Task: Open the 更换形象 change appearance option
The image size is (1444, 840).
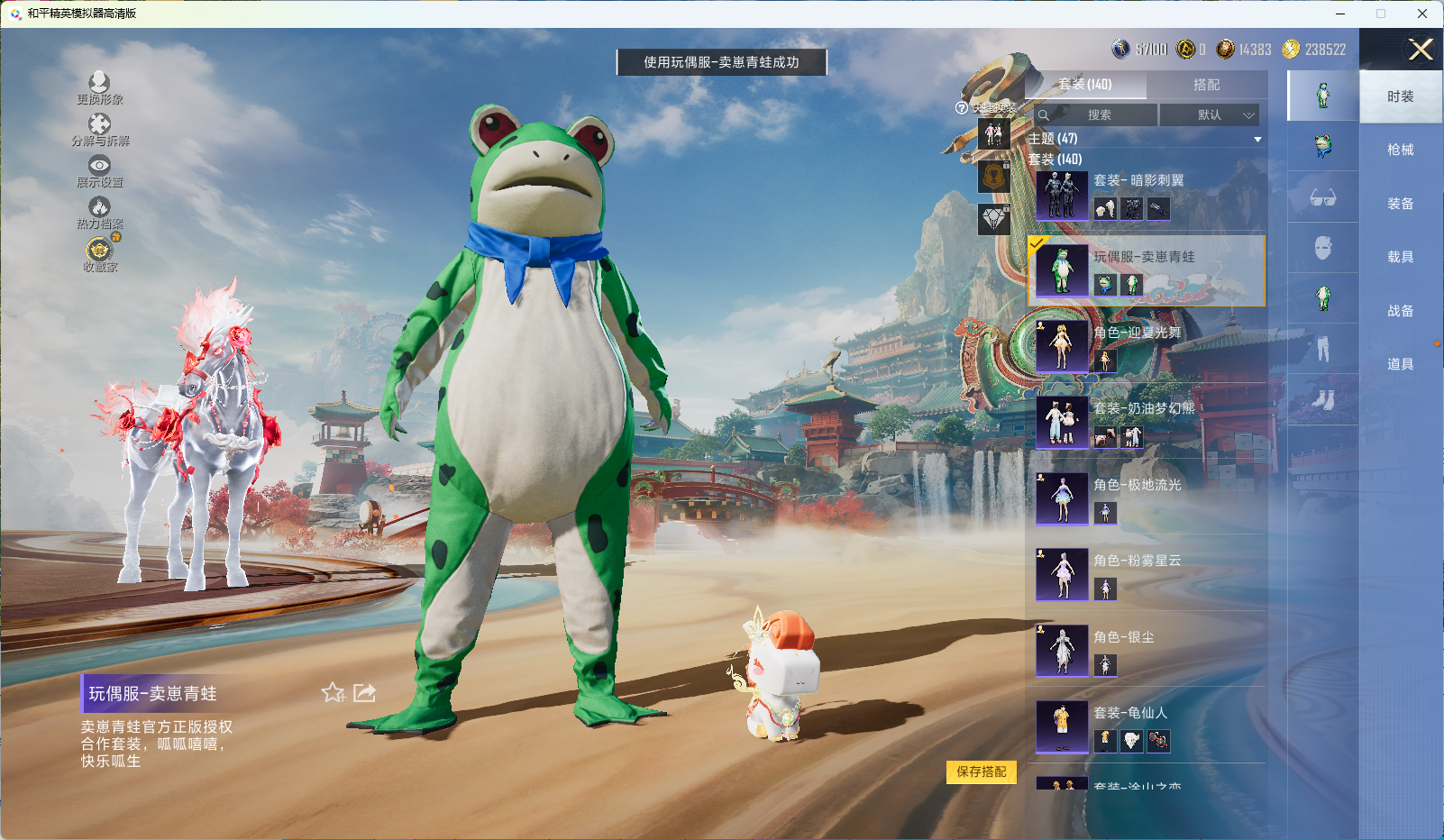Action: tap(99, 87)
